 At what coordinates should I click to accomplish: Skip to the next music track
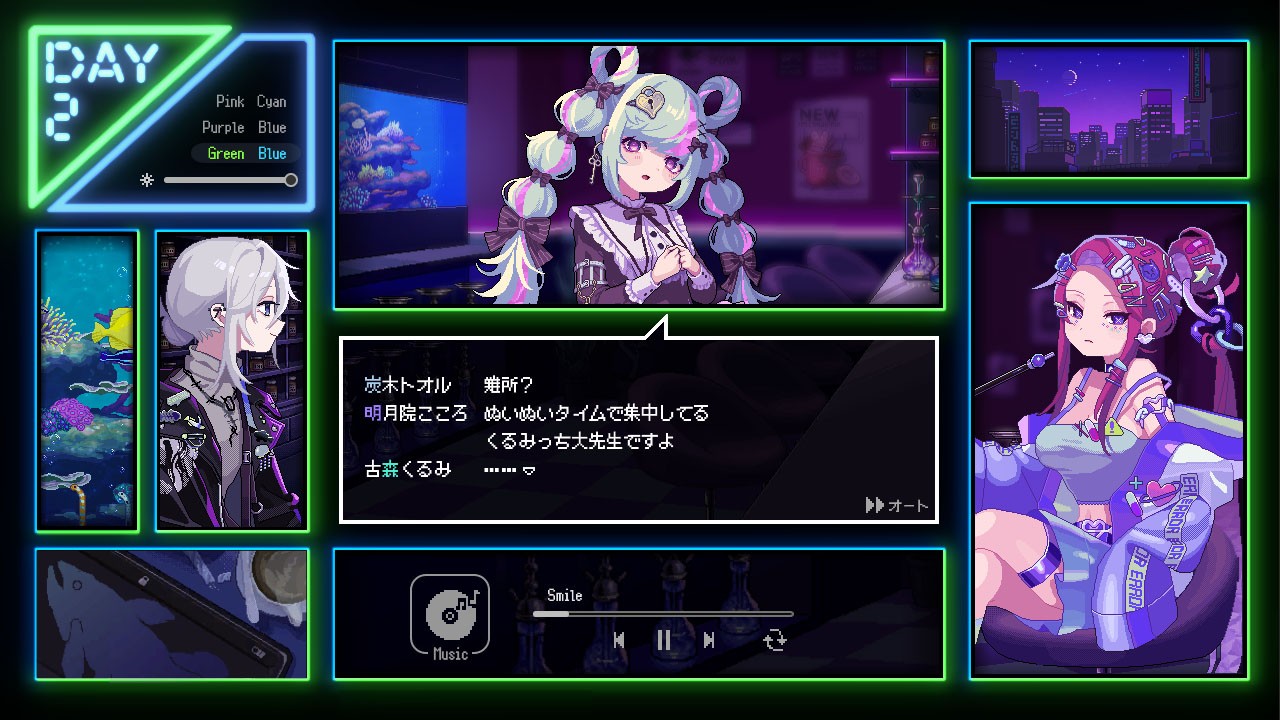tap(711, 641)
